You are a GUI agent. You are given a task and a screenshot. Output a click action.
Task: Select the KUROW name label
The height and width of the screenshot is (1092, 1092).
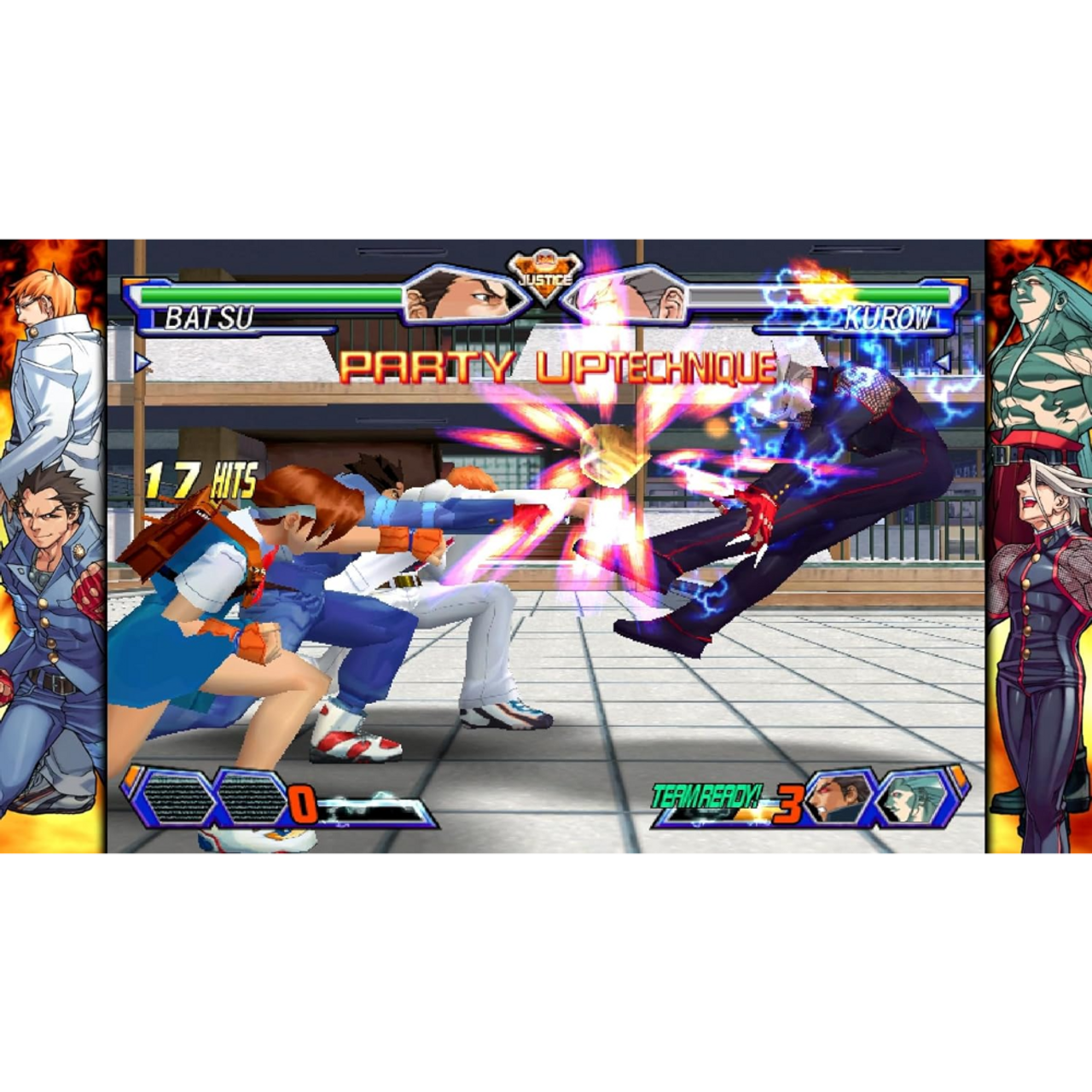click(887, 317)
